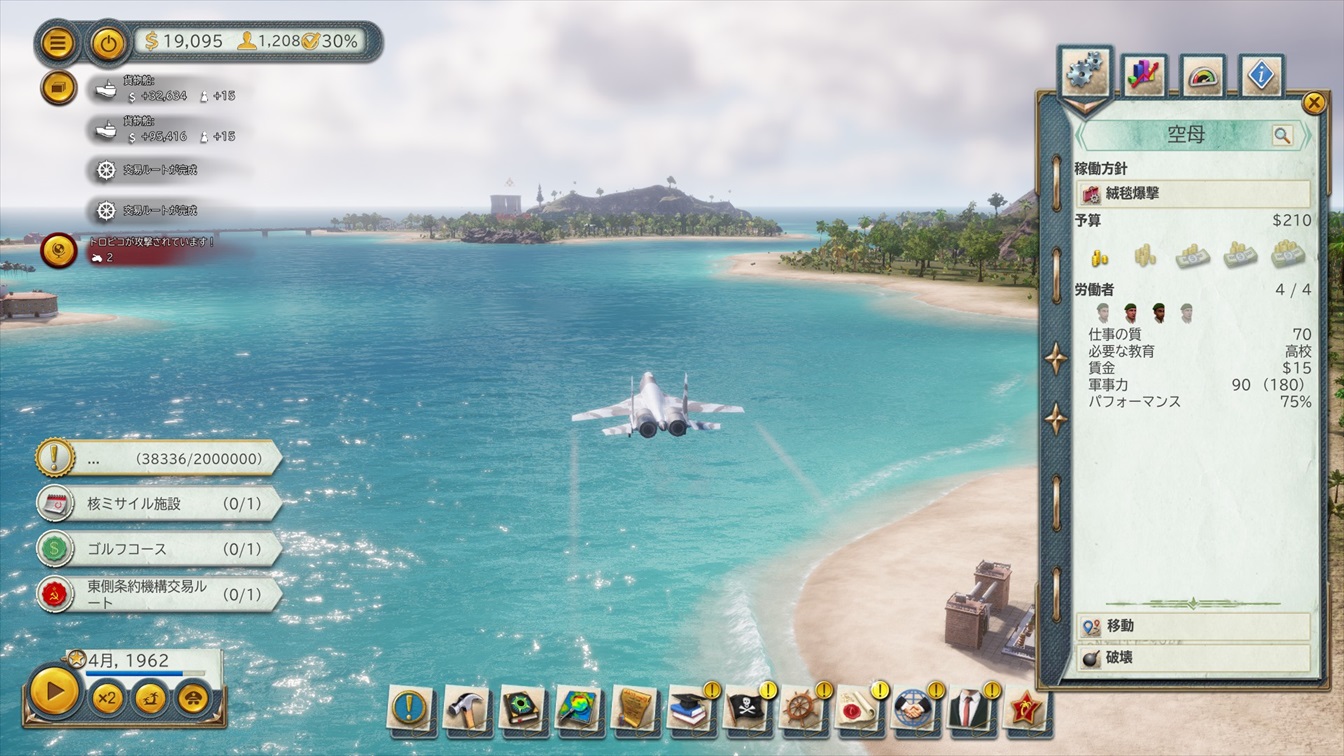
Task: Open the pirate flag raids menu
Action: (x=746, y=708)
